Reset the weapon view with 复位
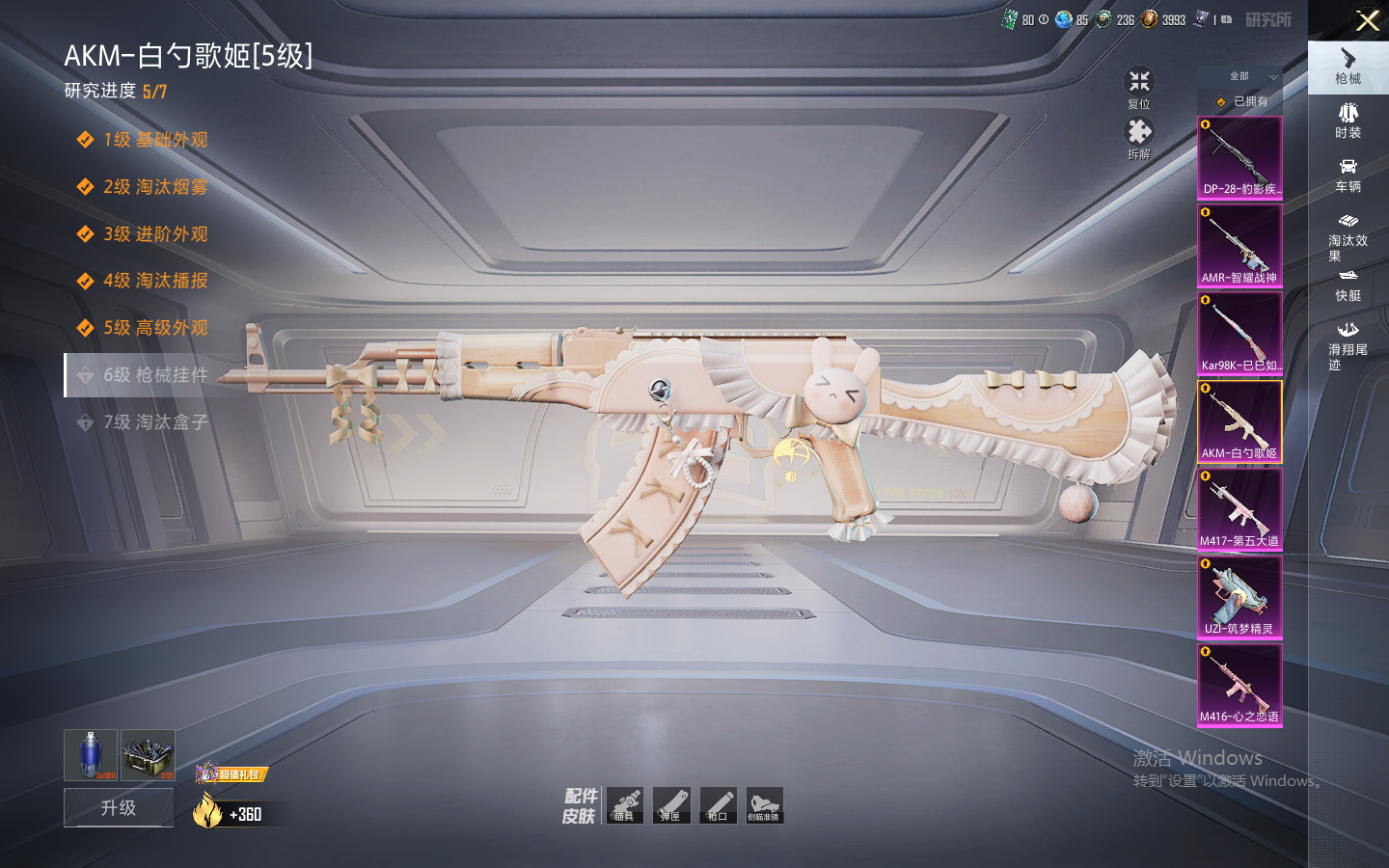The width and height of the screenshot is (1389, 868). [1139, 86]
